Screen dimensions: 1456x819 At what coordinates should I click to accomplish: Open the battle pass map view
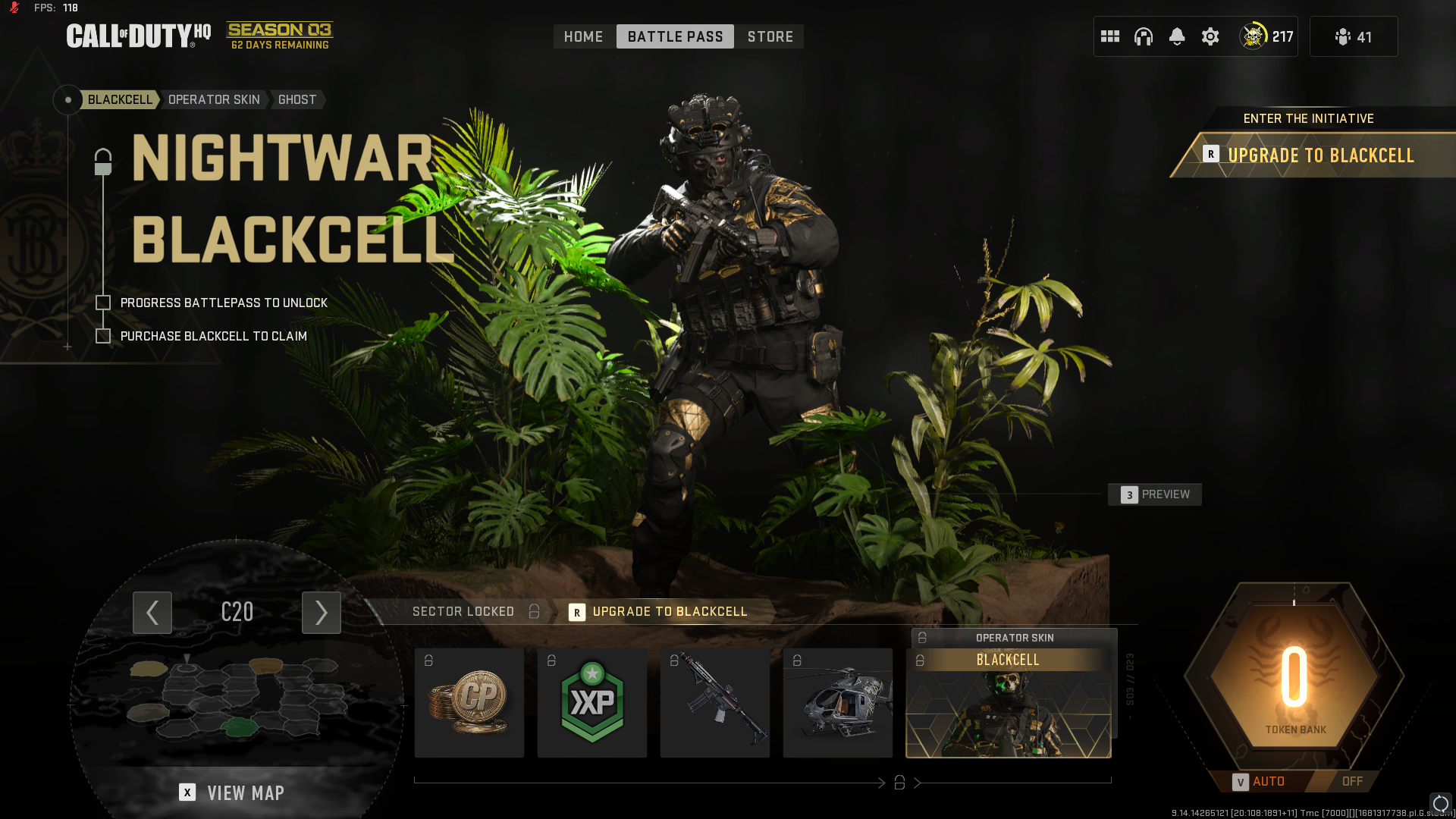(x=232, y=792)
